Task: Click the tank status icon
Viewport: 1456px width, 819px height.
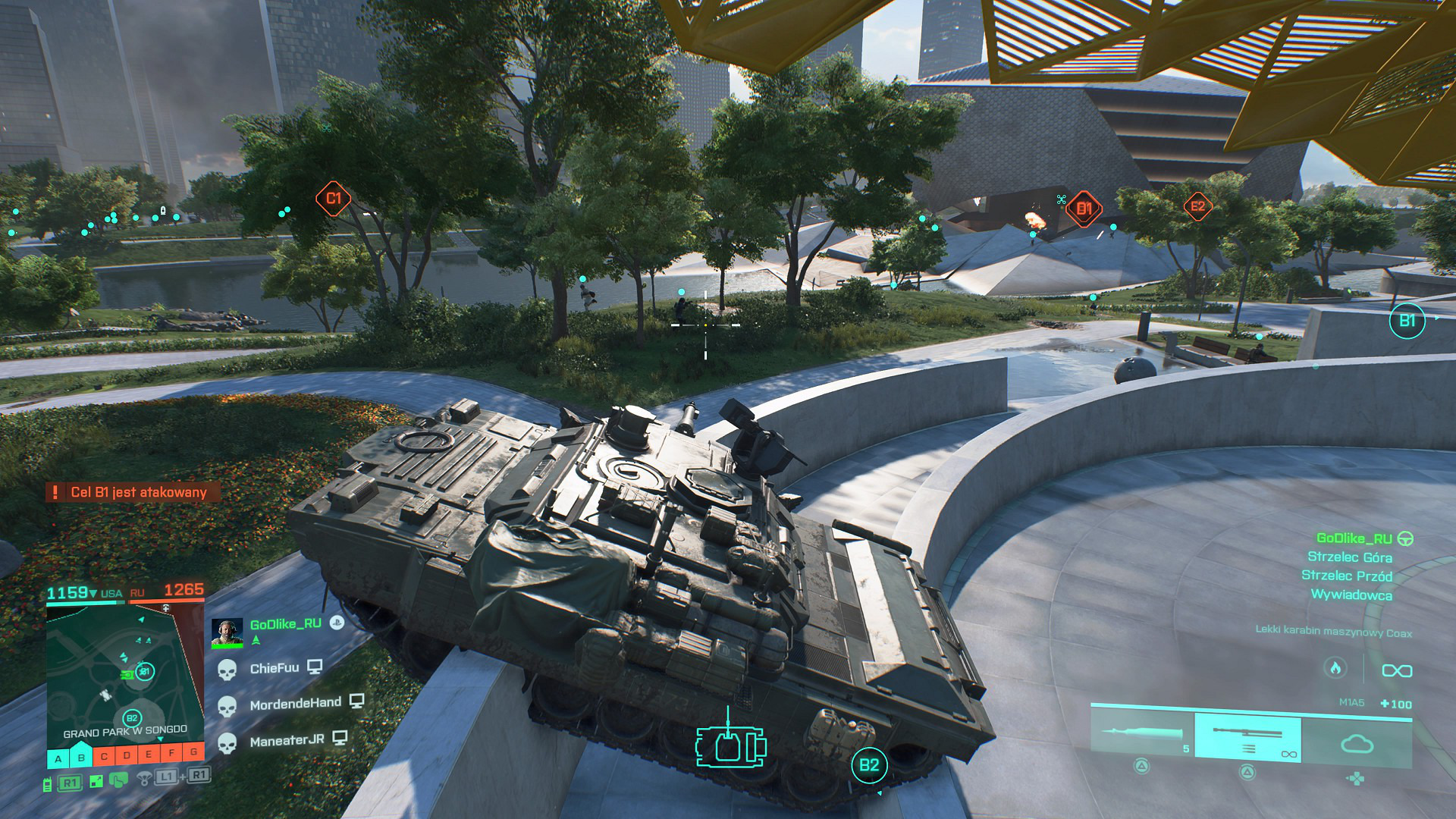Action: 730,746
